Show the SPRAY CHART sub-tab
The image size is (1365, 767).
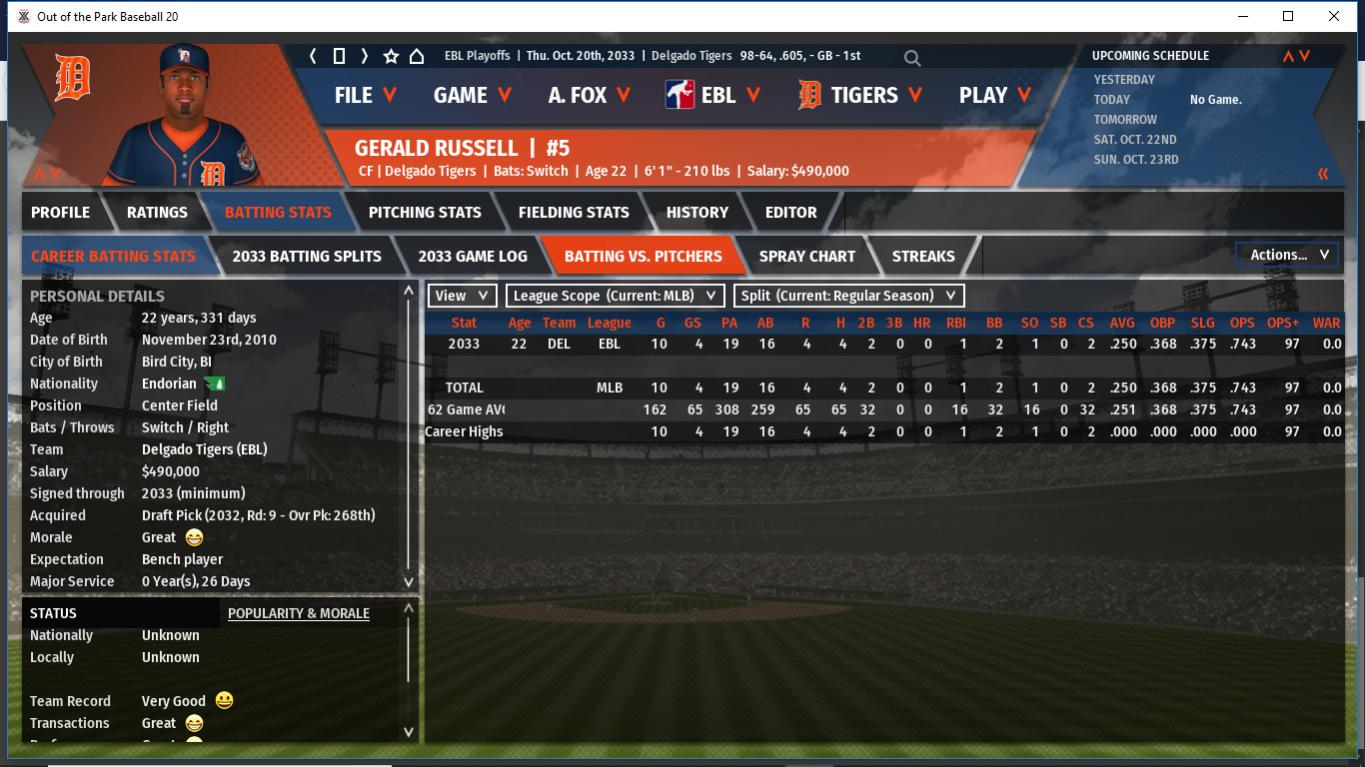[807, 256]
